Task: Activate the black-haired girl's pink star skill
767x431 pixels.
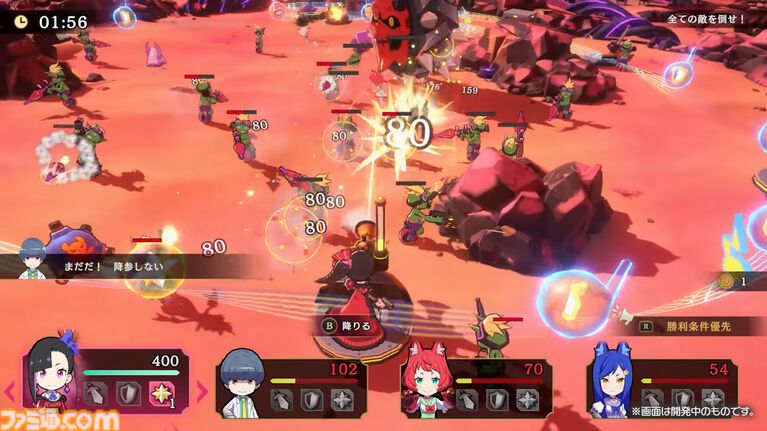Action: [161, 394]
